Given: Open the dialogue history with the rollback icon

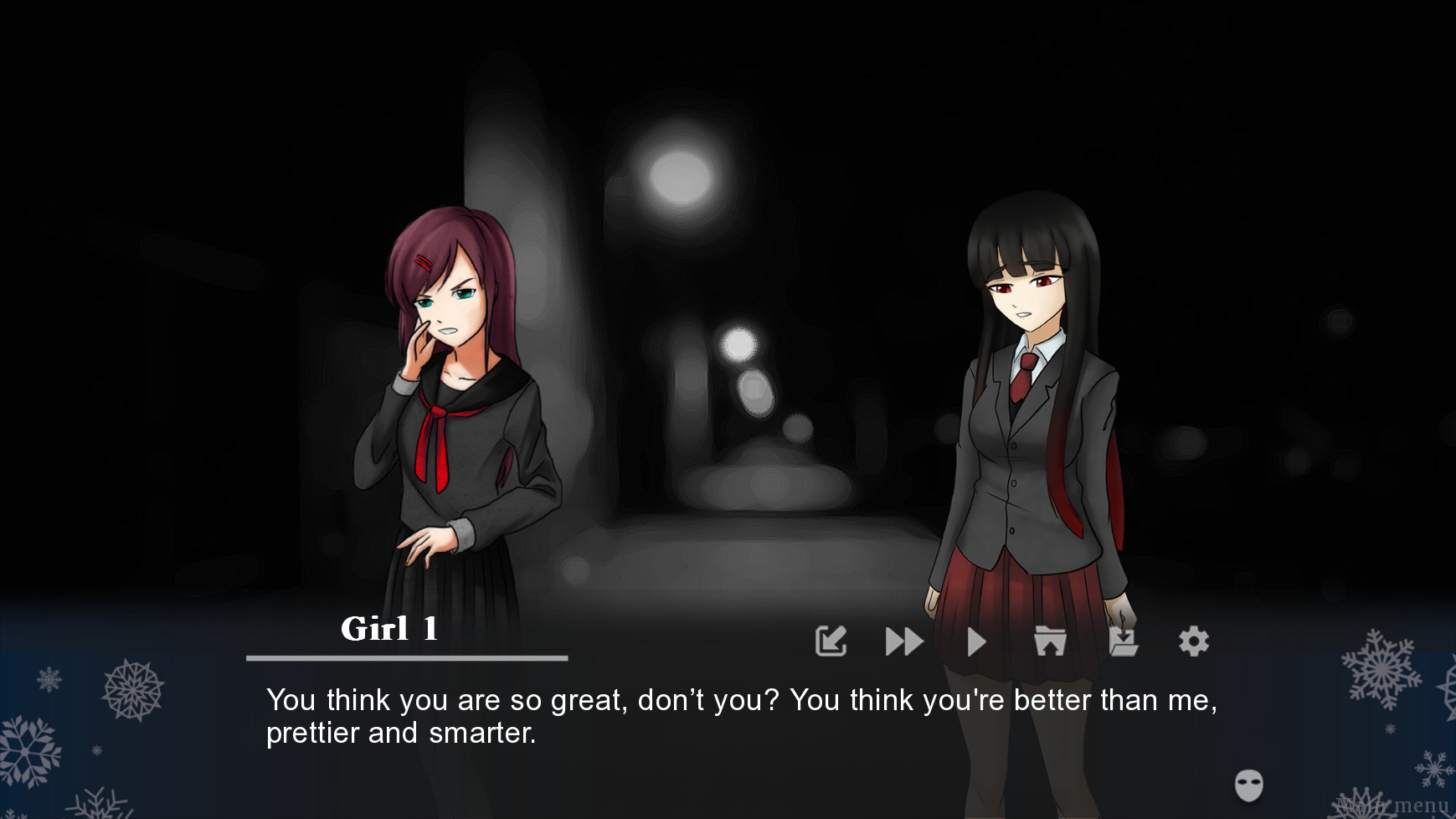Looking at the screenshot, I should pyautogui.click(x=831, y=641).
